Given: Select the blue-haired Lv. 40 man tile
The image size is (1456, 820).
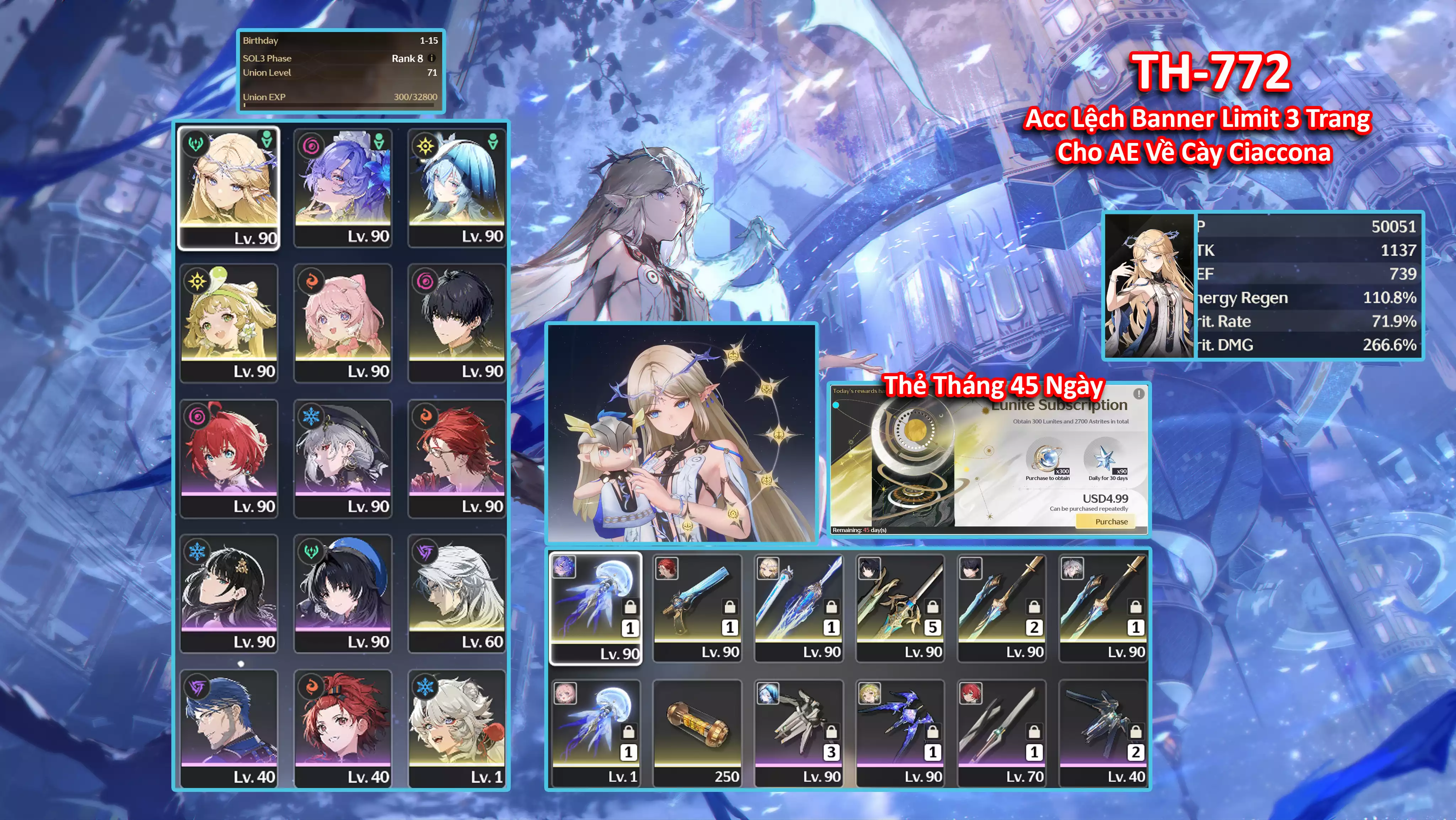Looking at the screenshot, I should [229, 728].
